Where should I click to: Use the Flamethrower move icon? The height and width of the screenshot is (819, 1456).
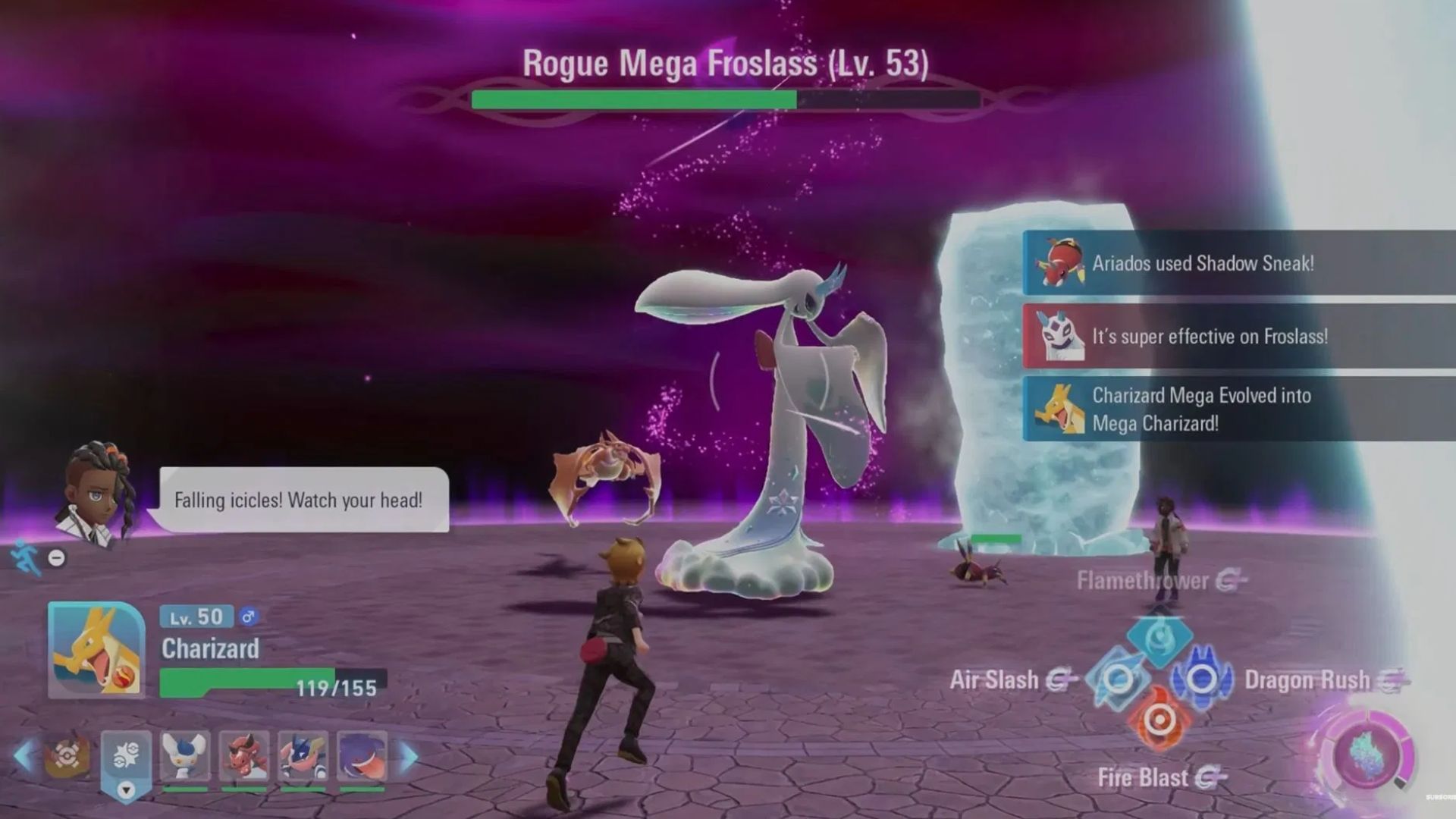(1159, 637)
